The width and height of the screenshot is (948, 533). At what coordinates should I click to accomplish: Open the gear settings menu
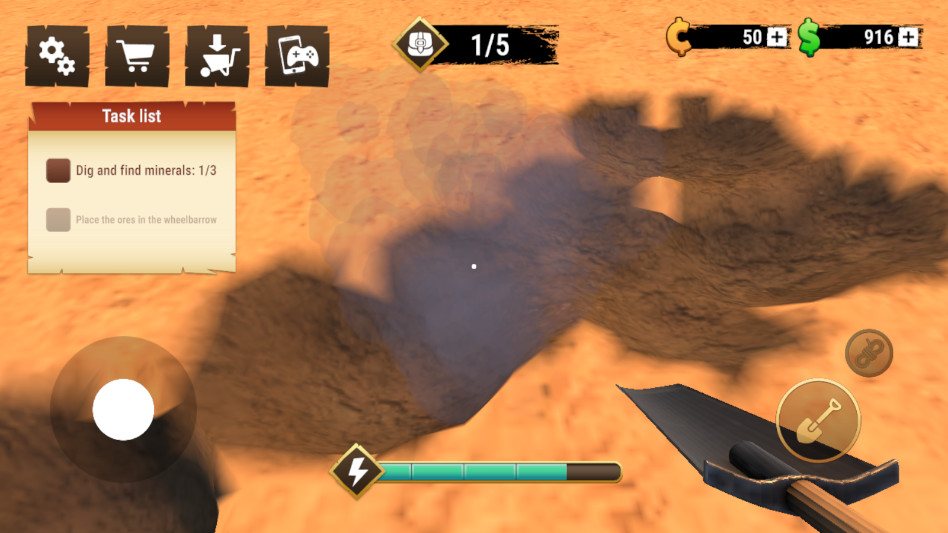click(57, 56)
